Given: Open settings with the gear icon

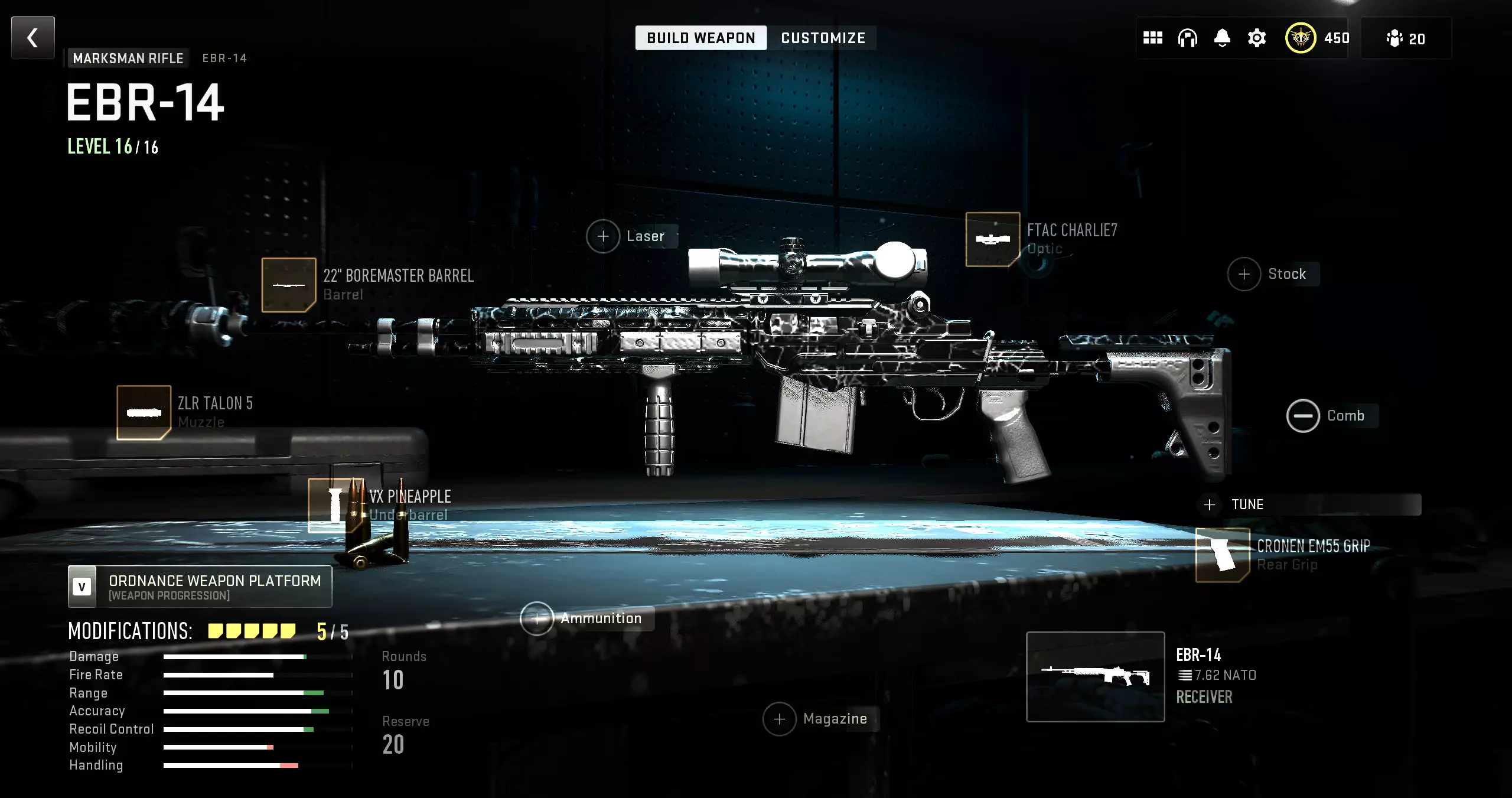Looking at the screenshot, I should 1257,38.
